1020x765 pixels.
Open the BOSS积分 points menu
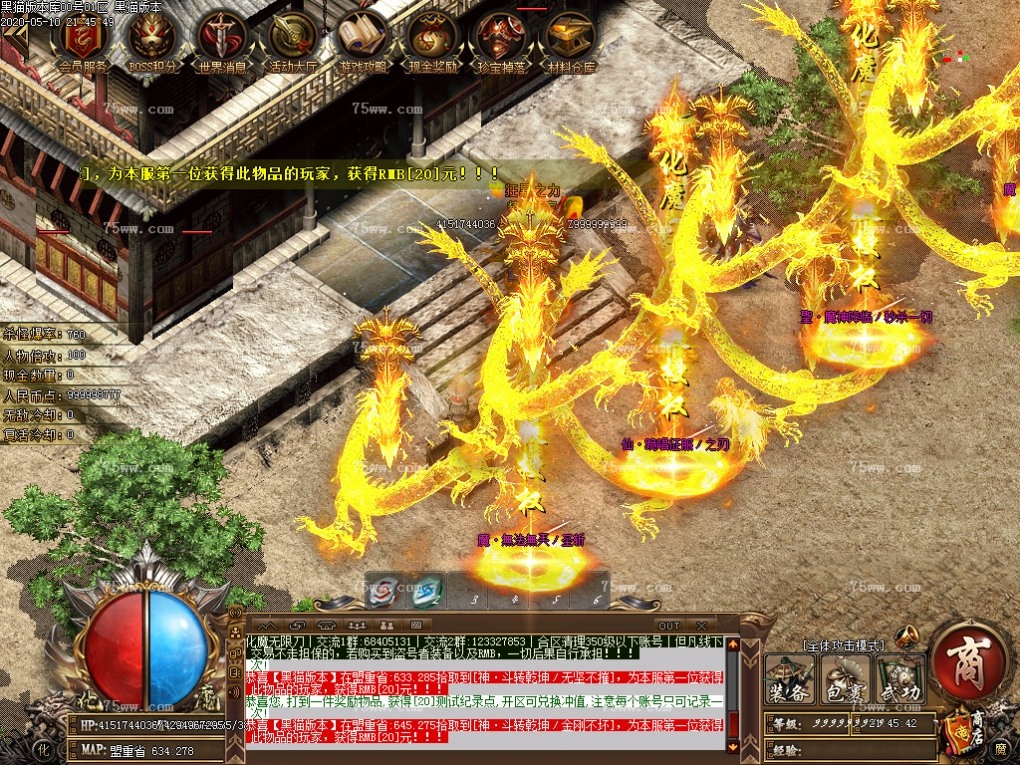tap(152, 40)
